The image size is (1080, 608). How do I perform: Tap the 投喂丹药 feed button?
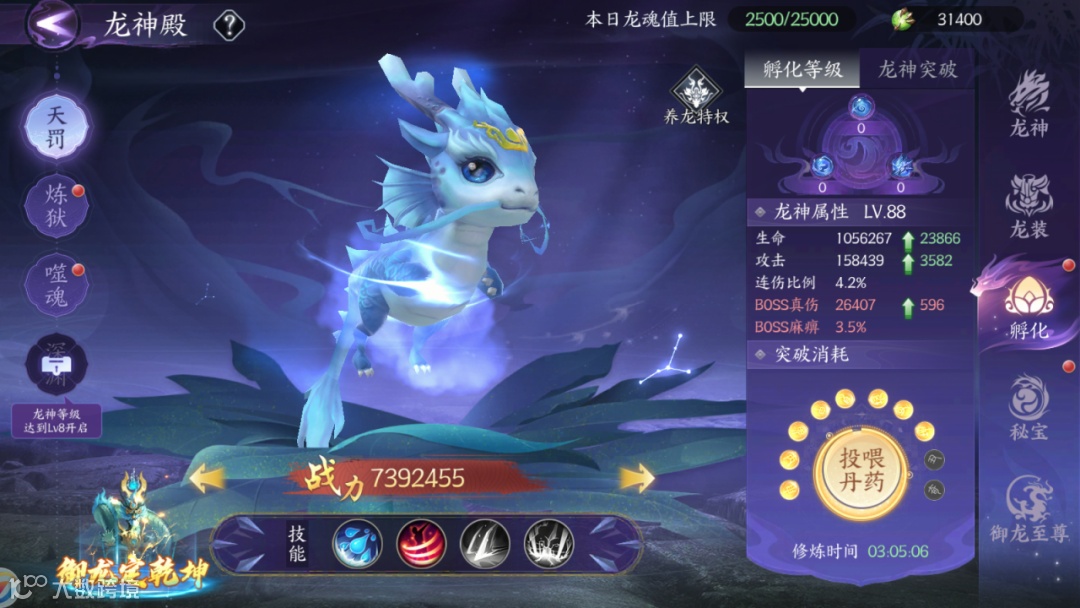(x=861, y=468)
